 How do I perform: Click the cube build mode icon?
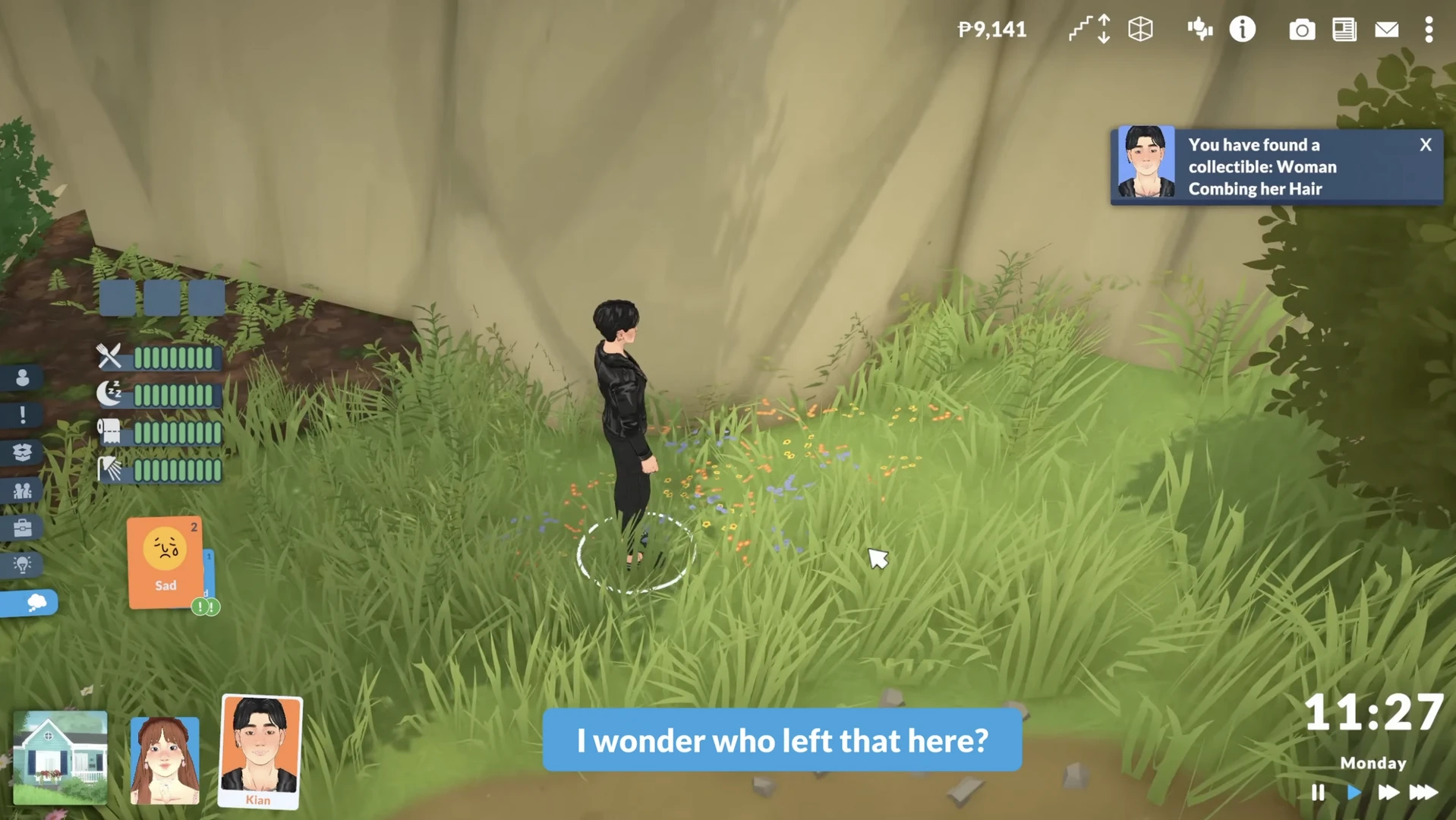tap(1140, 30)
